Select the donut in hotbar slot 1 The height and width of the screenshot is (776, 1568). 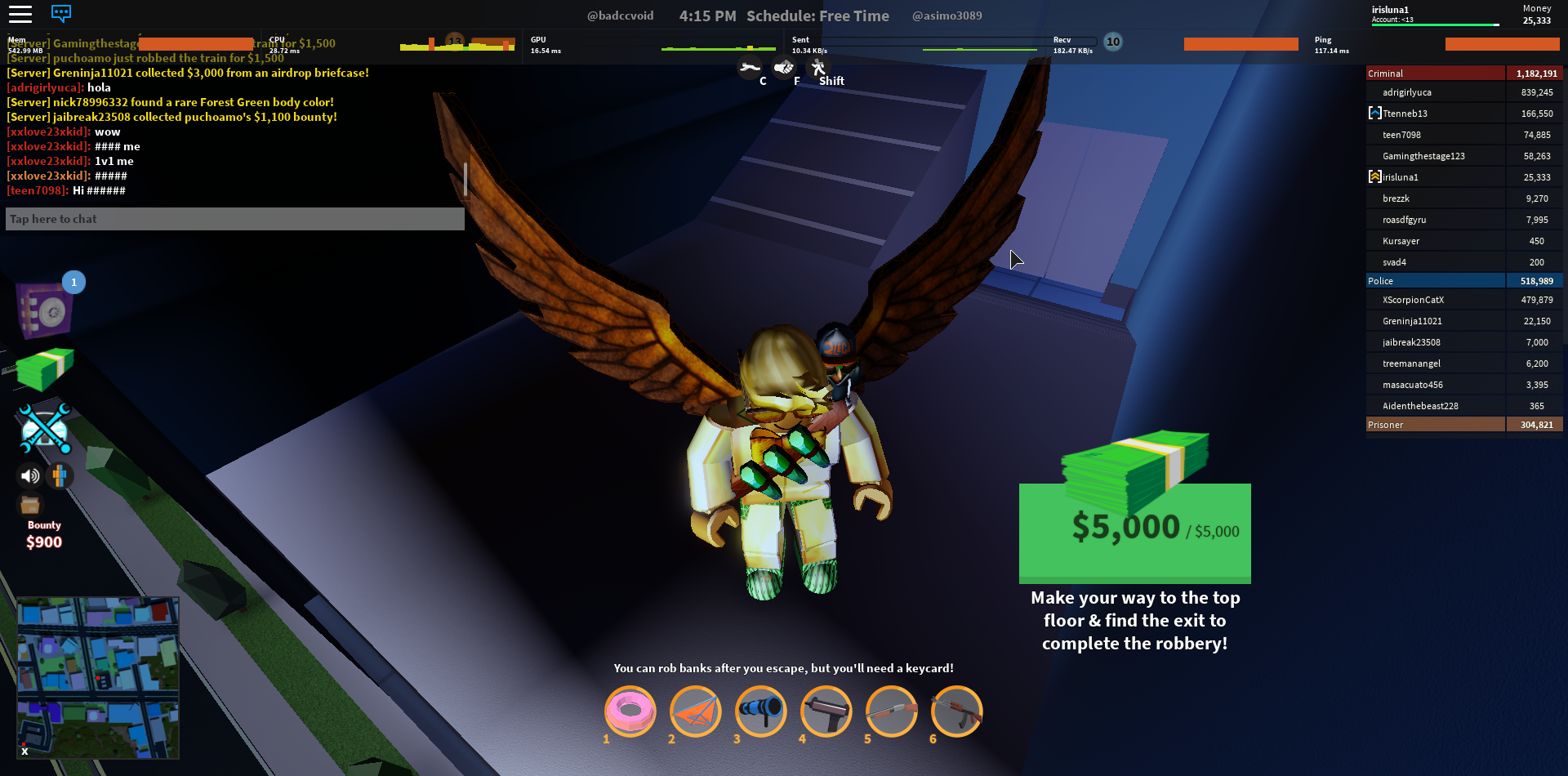[630, 711]
